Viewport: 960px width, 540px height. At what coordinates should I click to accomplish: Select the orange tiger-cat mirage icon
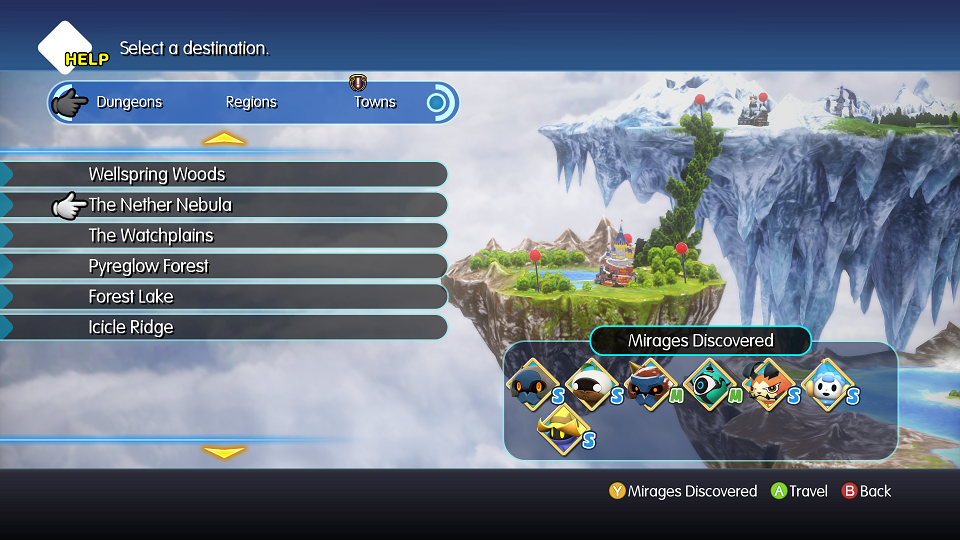point(768,384)
